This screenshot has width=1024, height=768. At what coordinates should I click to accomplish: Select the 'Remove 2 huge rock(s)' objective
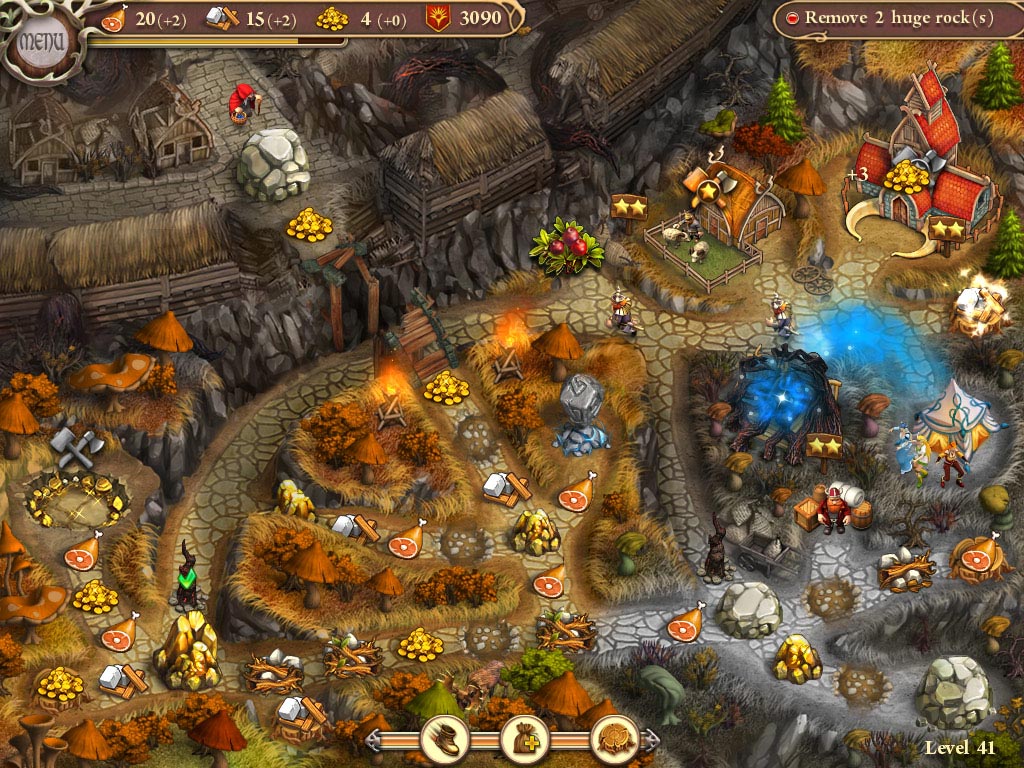coord(898,19)
